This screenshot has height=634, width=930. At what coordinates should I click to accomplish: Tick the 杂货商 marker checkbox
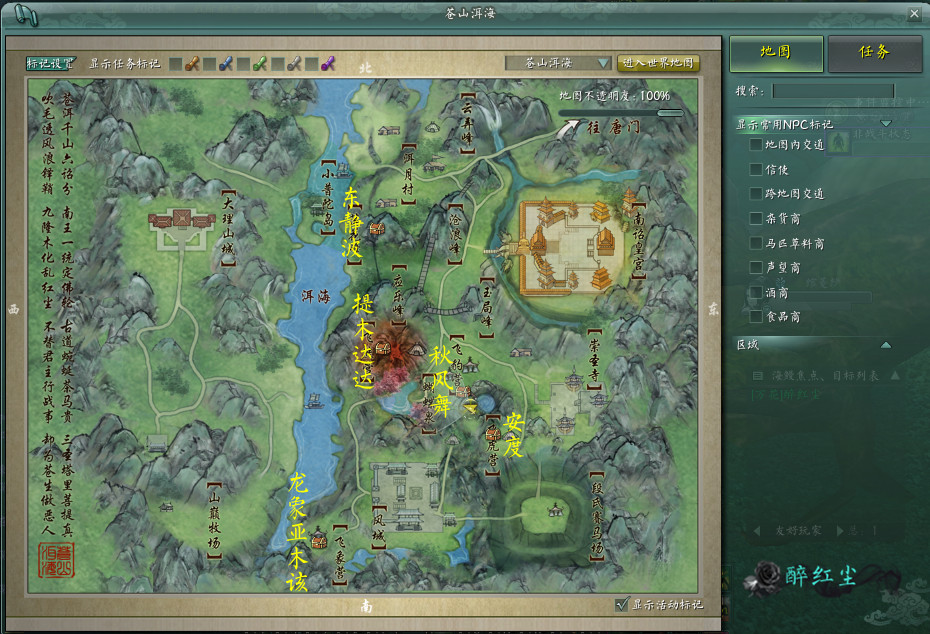(757, 218)
